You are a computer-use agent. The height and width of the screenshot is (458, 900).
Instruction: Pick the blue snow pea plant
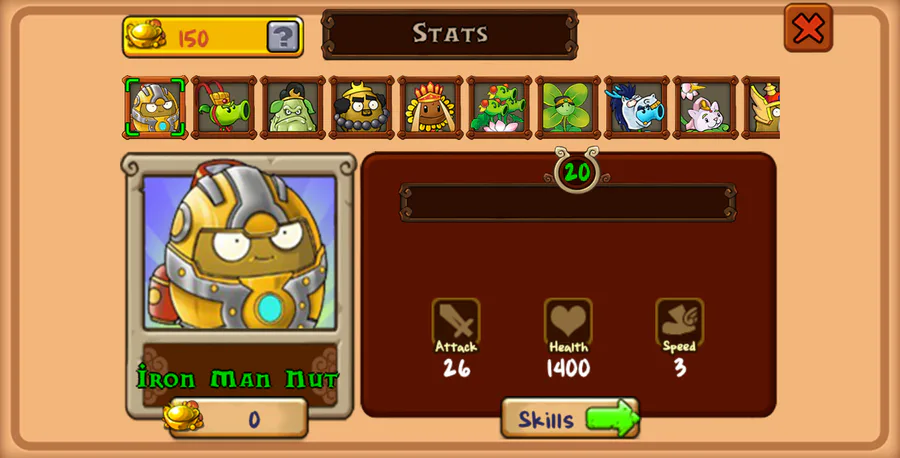pos(636,107)
